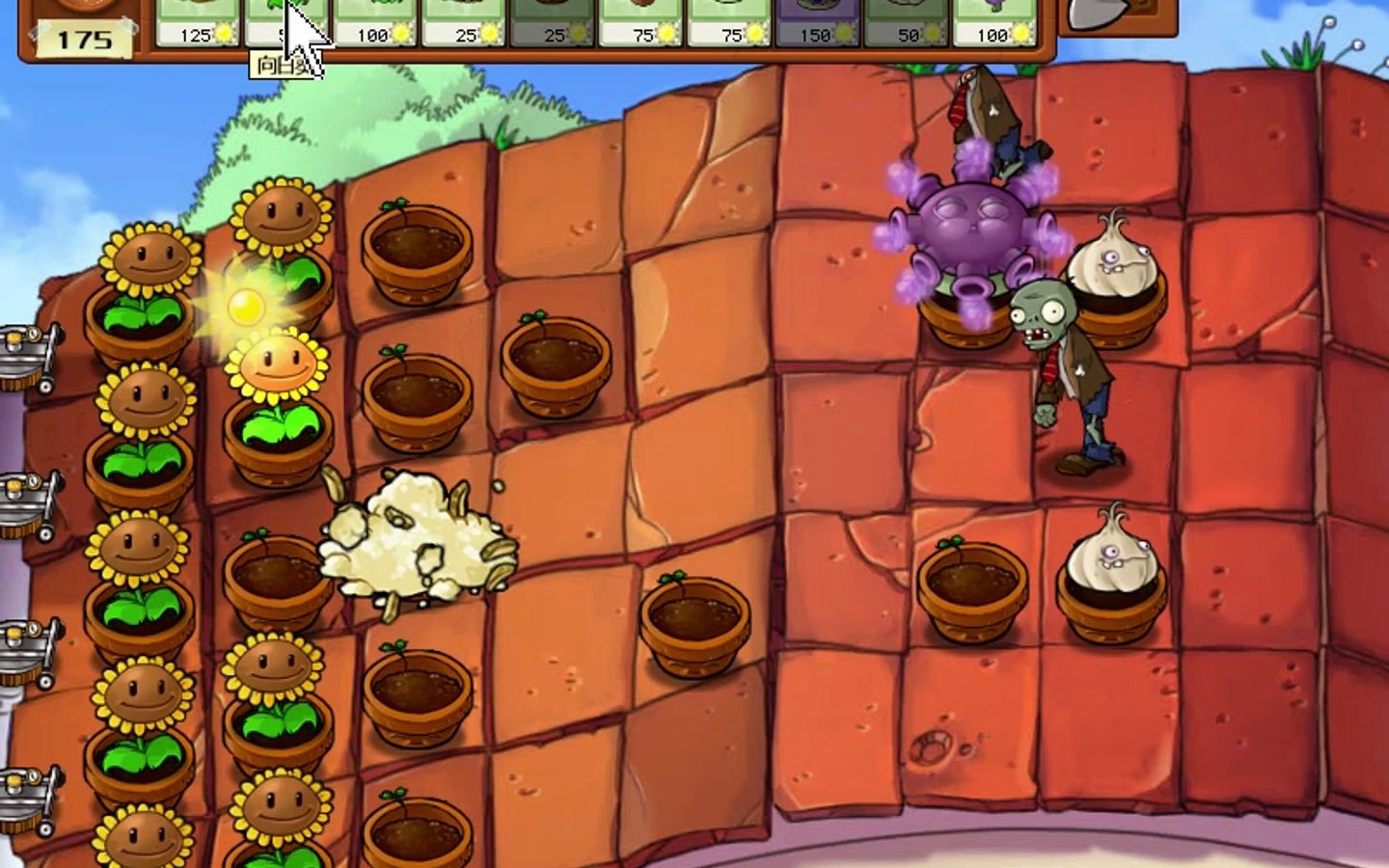
Task: Grab the shovel tool
Action: [1117, 17]
